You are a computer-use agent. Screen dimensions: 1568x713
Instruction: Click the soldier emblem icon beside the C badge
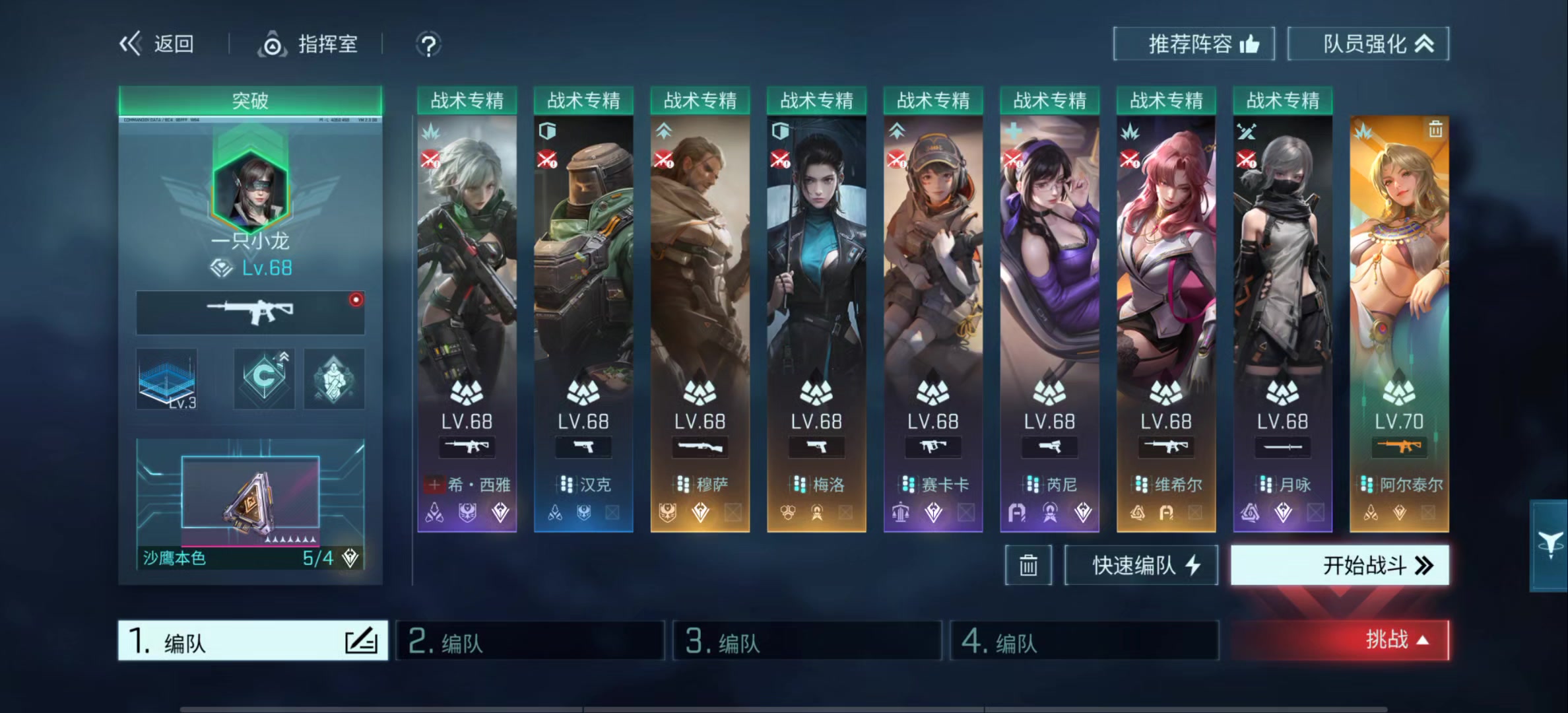(333, 378)
